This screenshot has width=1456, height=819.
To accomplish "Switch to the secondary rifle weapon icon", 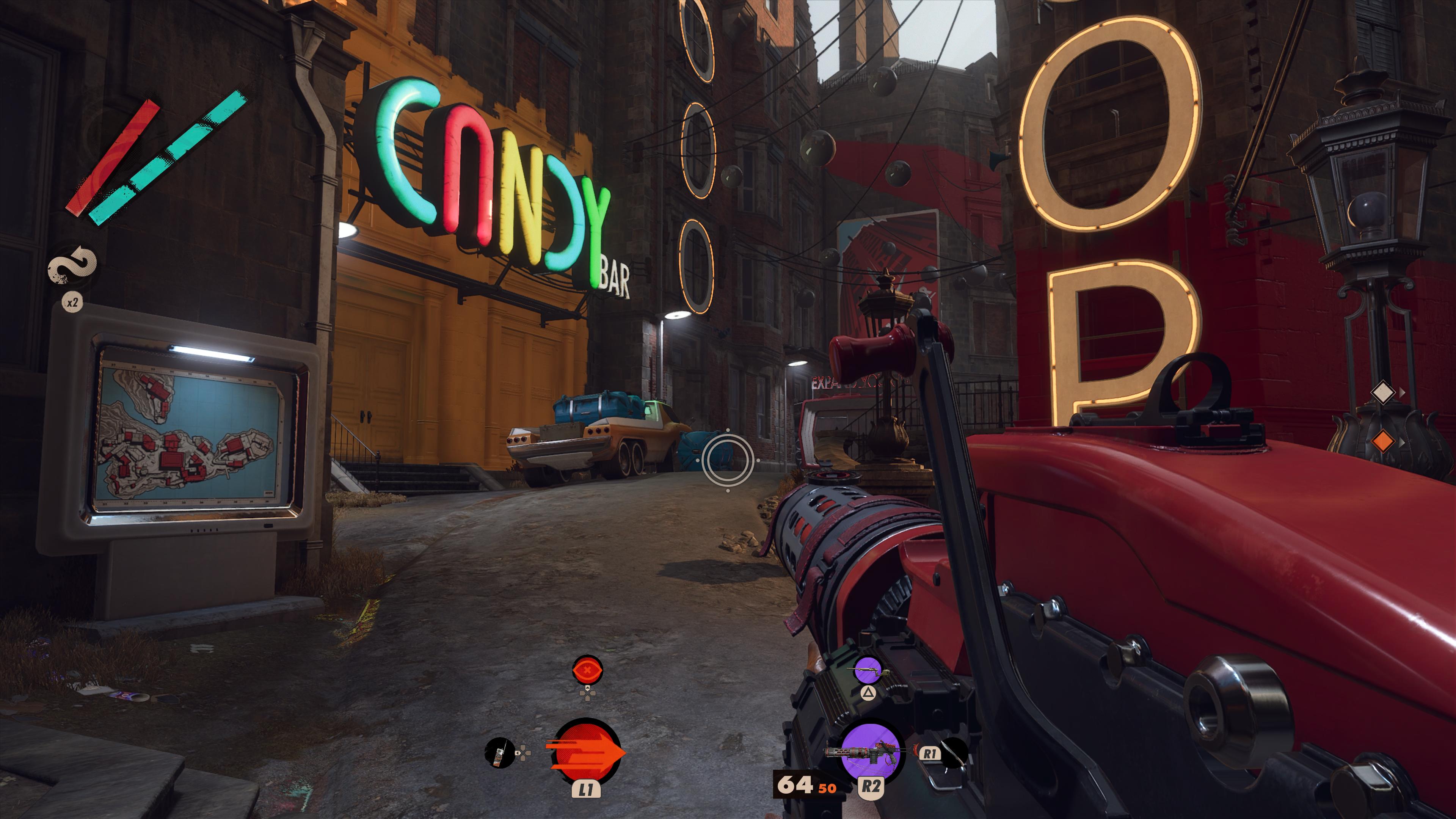I will [868, 671].
